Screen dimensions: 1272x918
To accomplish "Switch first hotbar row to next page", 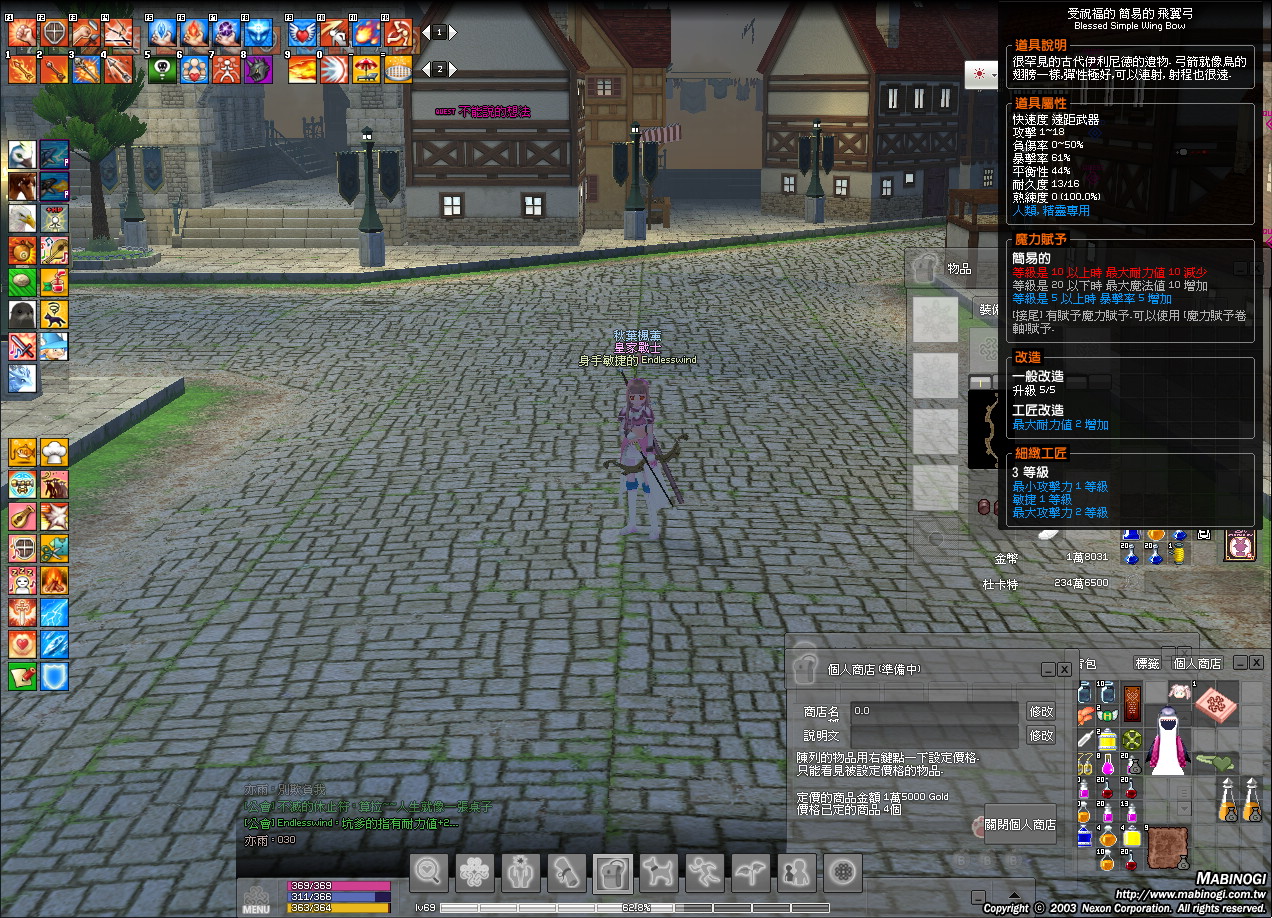I will coord(452,32).
